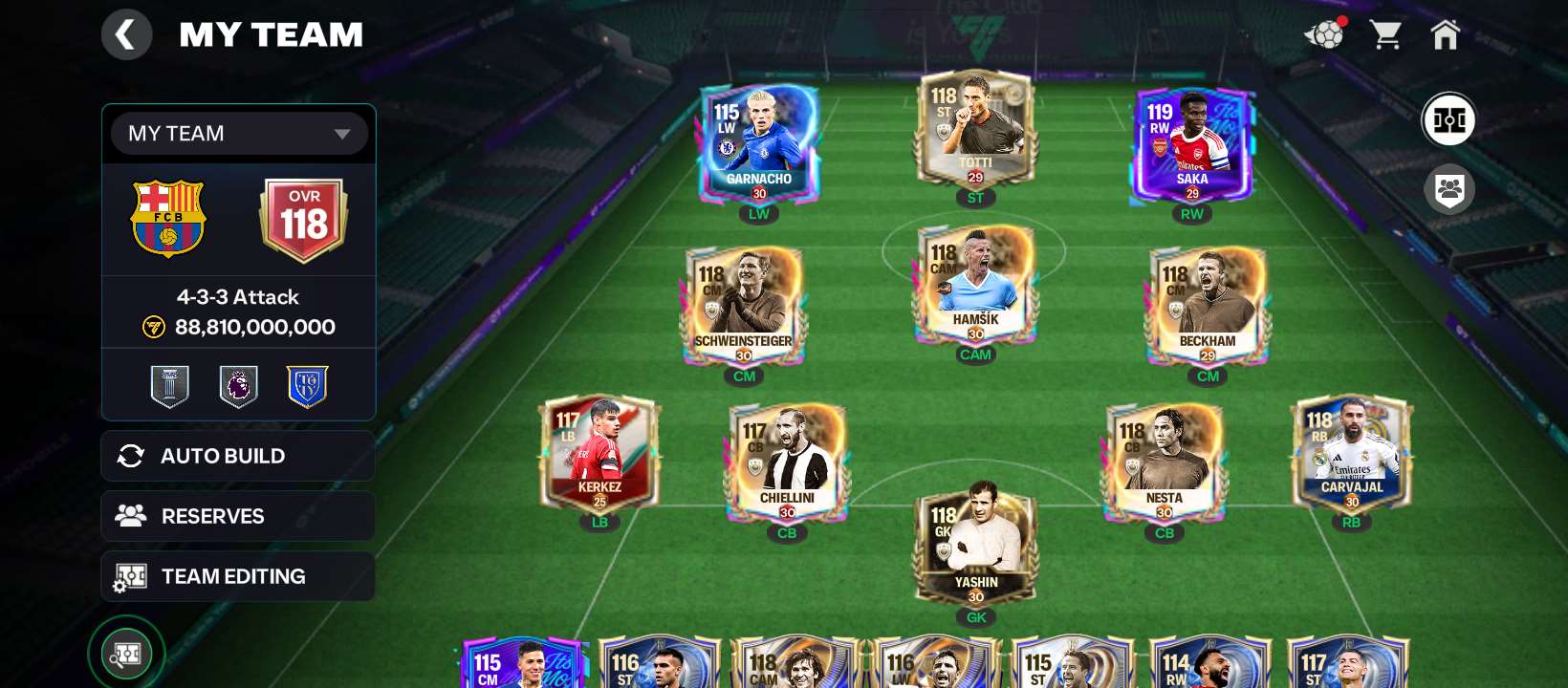Image resolution: width=1568 pixels, height=688 pixels.
Task: Expand the 4-3-3 Attack formation selector
Action: (238, 297)
